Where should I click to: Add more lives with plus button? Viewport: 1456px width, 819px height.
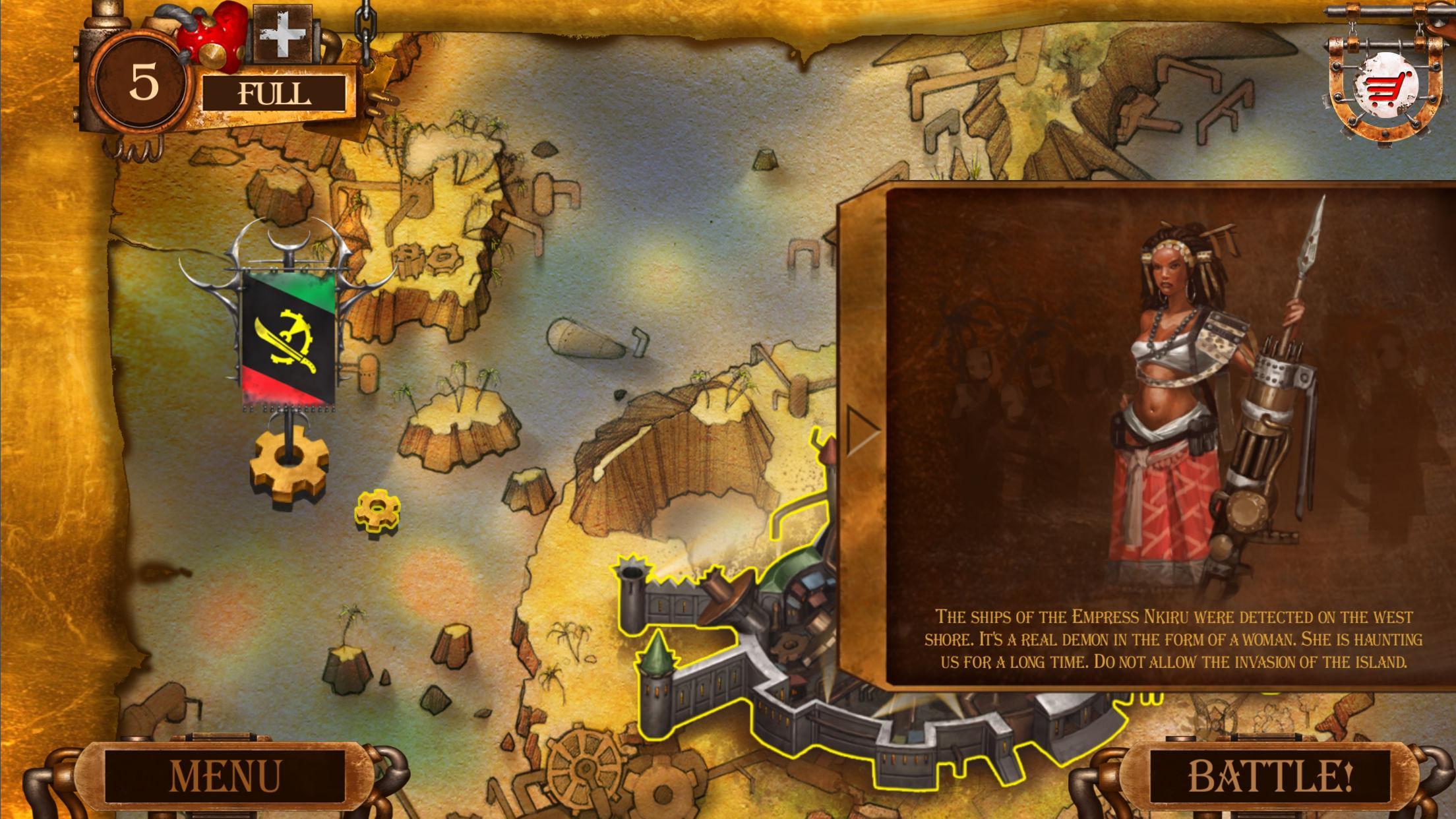coord(282,32)
